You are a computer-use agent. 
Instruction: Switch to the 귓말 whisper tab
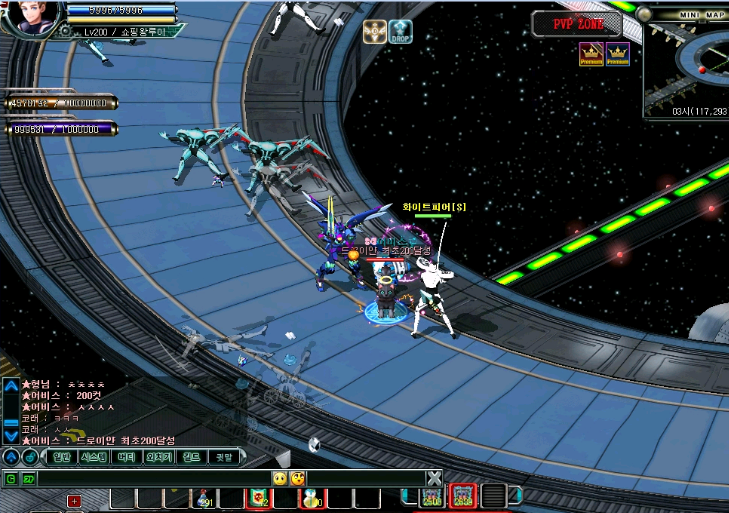[x=223, y=457]
